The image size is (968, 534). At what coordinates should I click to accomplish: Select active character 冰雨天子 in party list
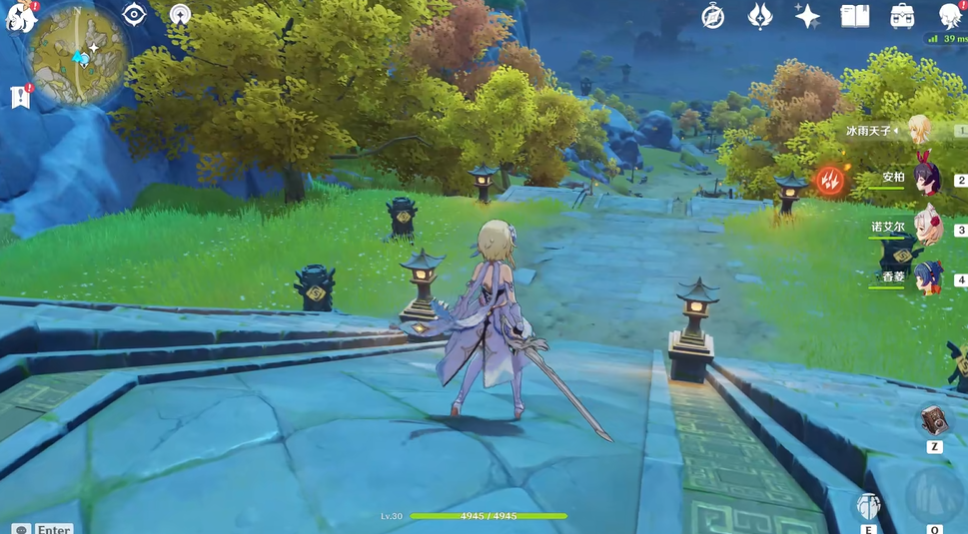coord(918,130)
